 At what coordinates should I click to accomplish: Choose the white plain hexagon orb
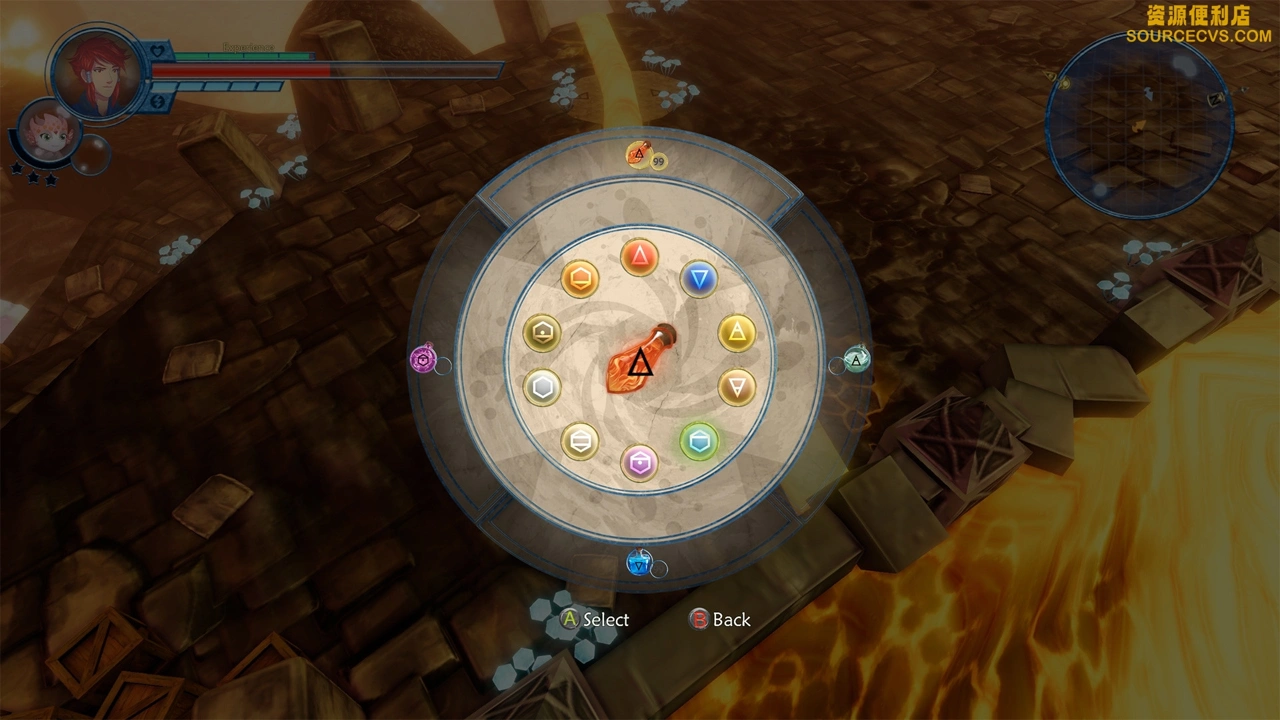(x=542, y=386)
